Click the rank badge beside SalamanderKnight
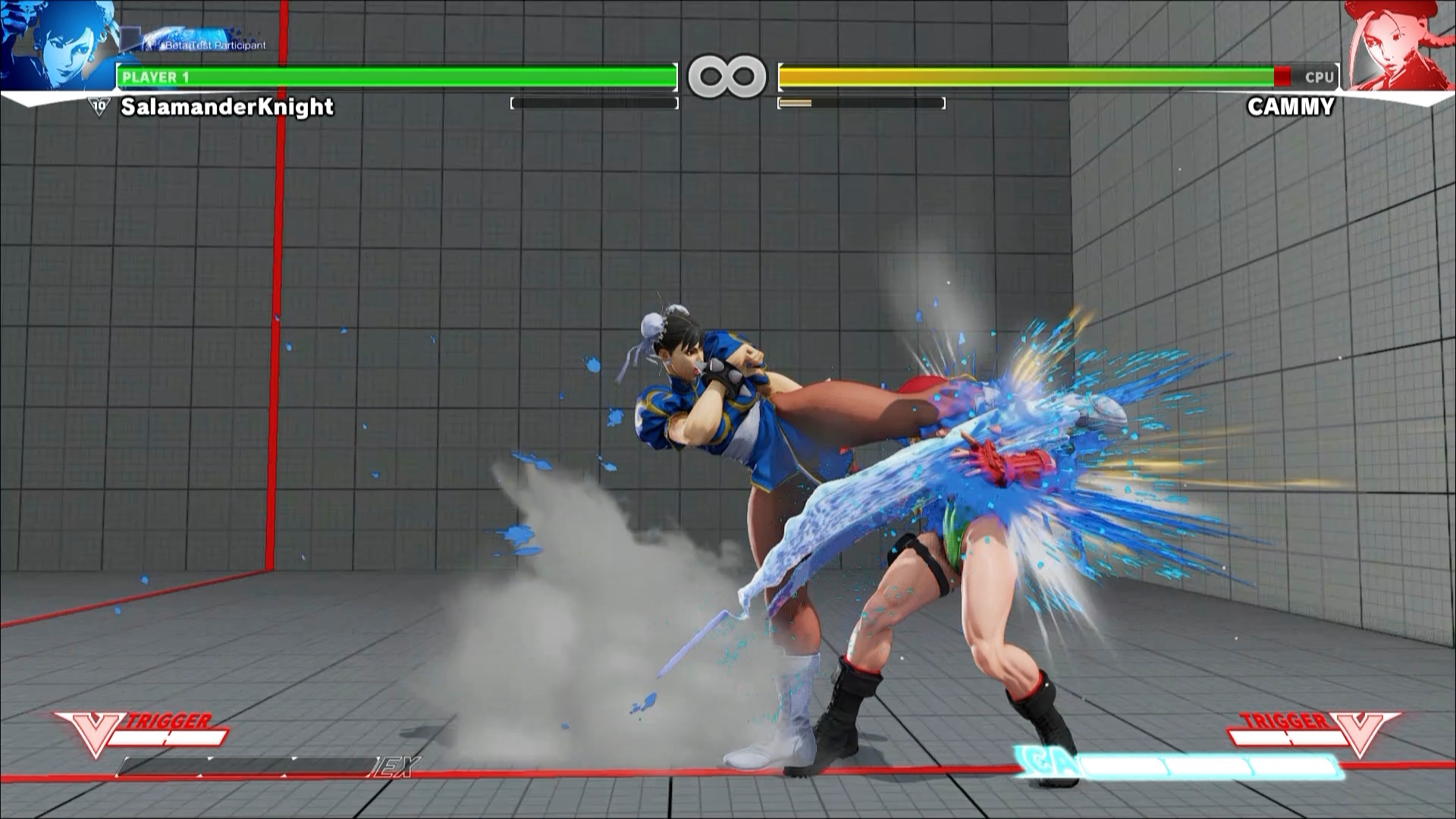 pos(99,107)
